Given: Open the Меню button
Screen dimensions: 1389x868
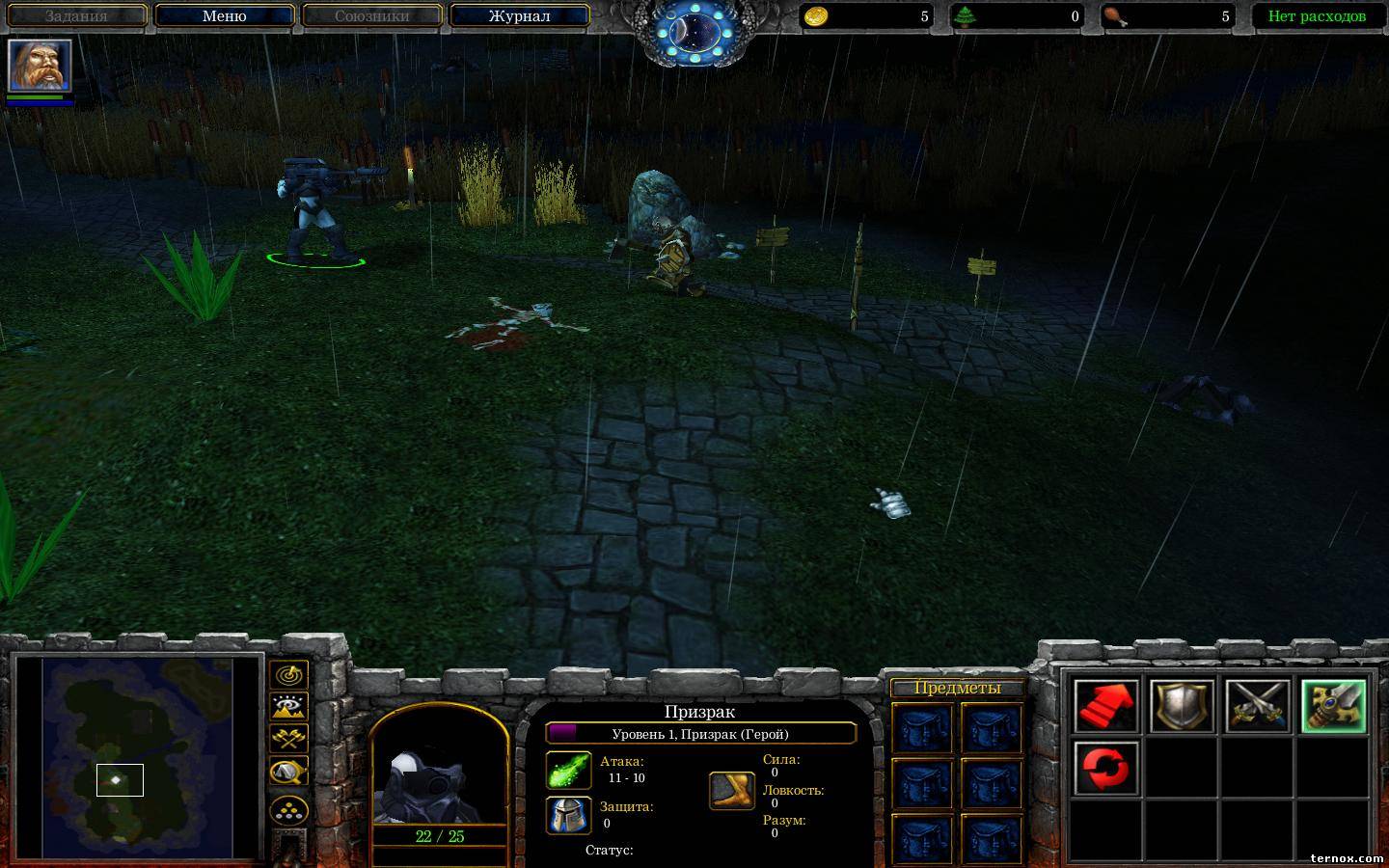Looking at the screenshot, I should click(225, 15).
